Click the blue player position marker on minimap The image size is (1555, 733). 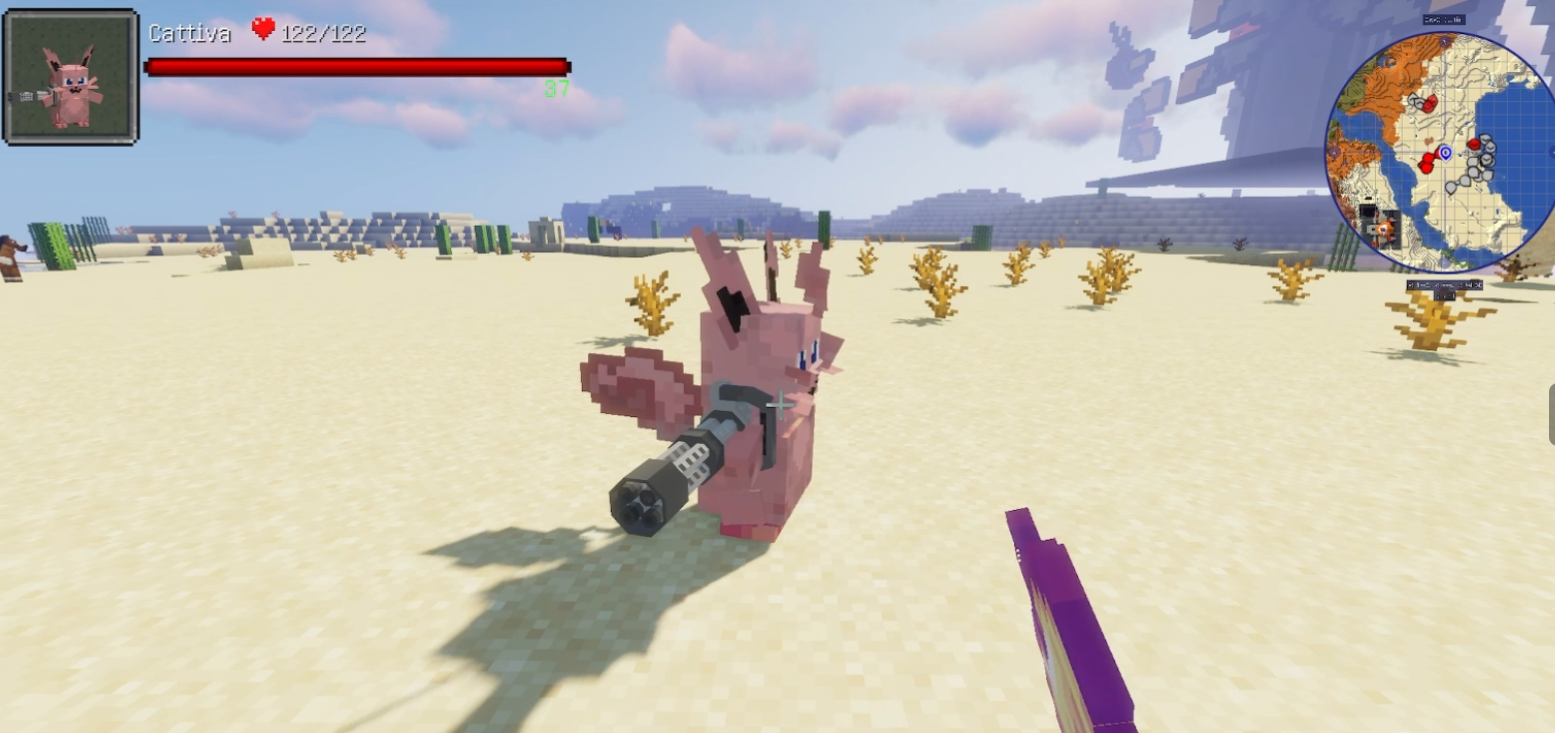tap(1446, 153)
